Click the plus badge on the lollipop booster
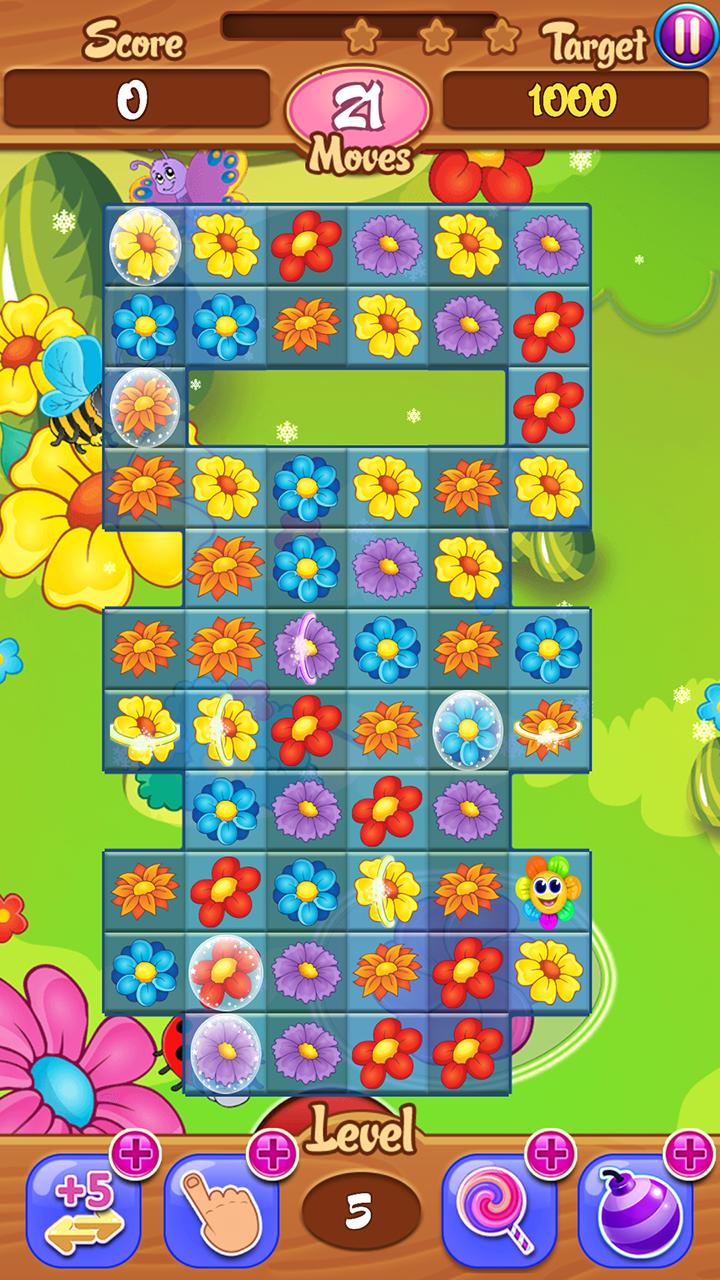 tap(550, 1157)
